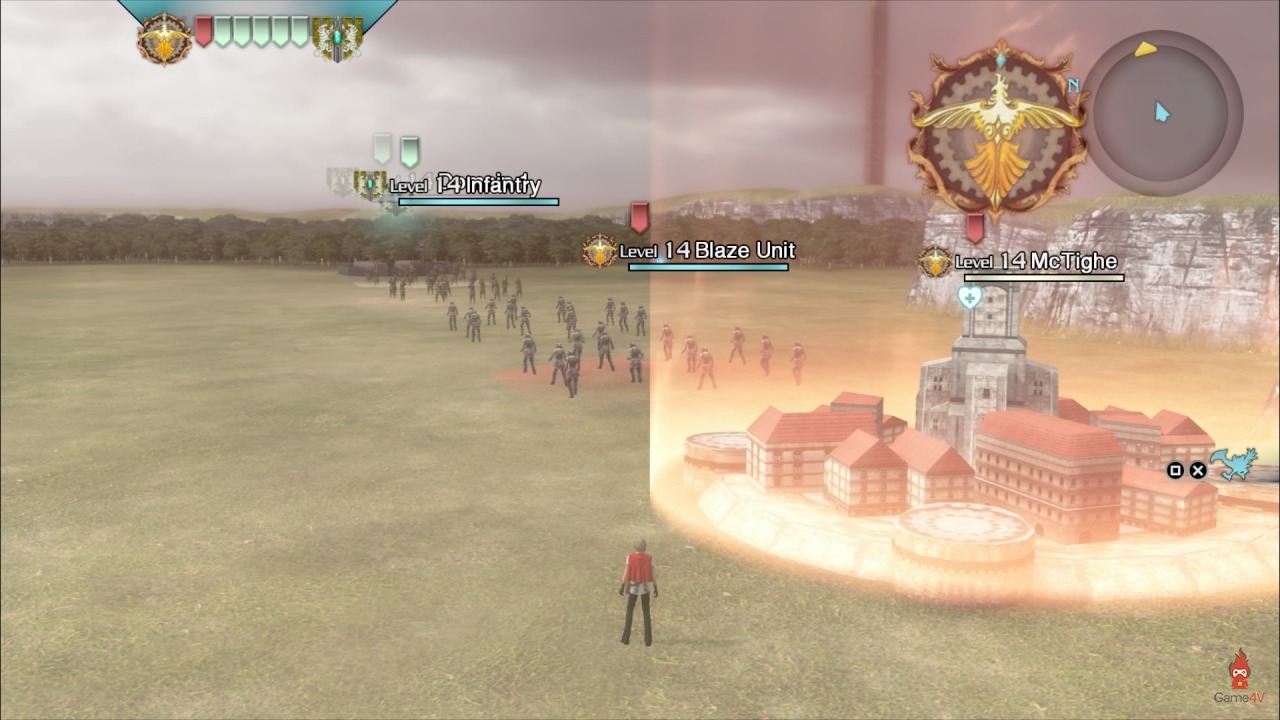
Task: Choose the Level 14 McTighe town label
Action: click(x=1035, y=262)
